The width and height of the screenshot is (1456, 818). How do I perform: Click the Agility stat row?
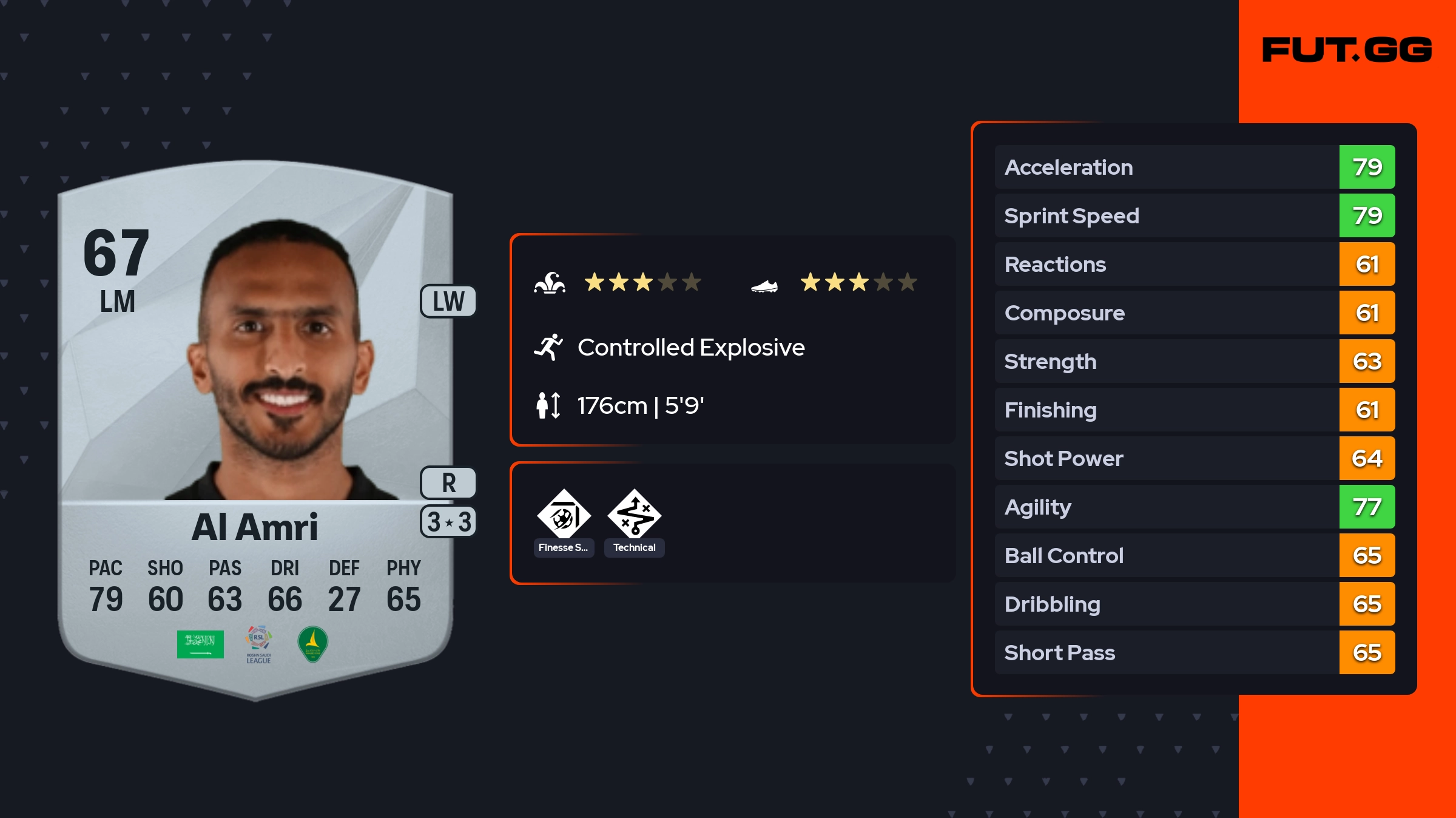(x=1194, y=507)
